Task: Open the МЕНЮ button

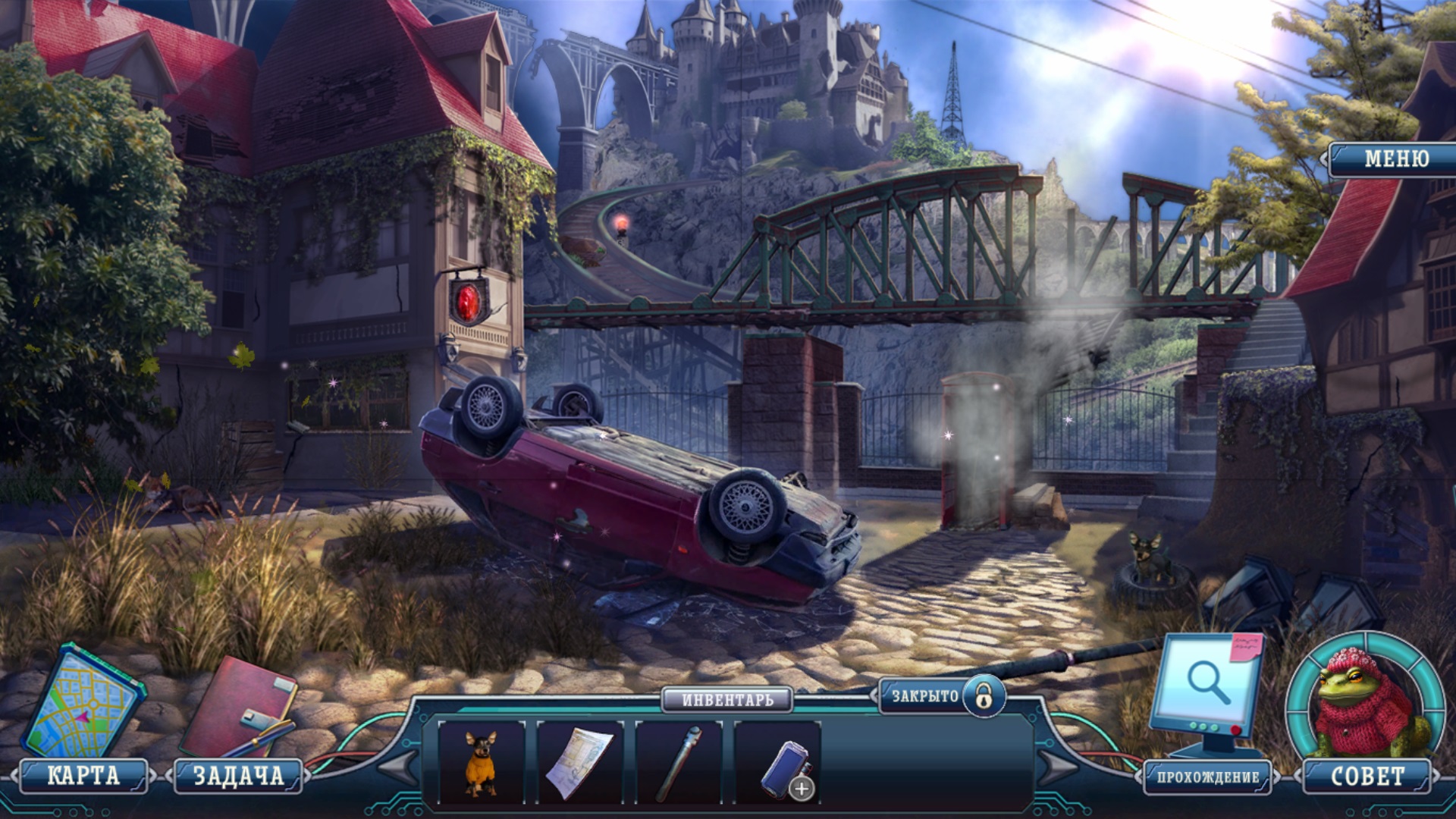Action: tap(1395, 159)
